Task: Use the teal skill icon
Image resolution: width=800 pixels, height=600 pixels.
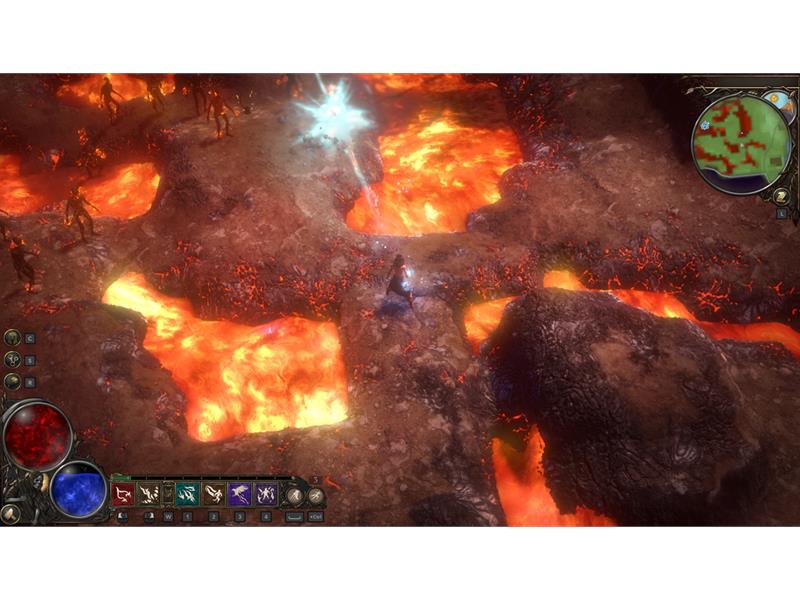Action: click(187, 494)
